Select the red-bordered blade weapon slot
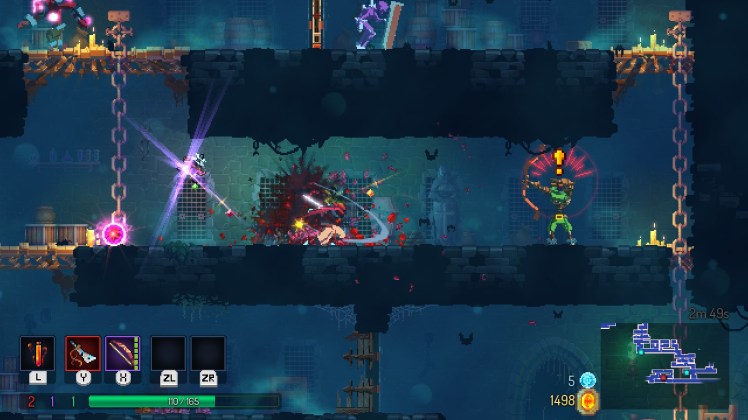748x420 pixels. point(82,354)
